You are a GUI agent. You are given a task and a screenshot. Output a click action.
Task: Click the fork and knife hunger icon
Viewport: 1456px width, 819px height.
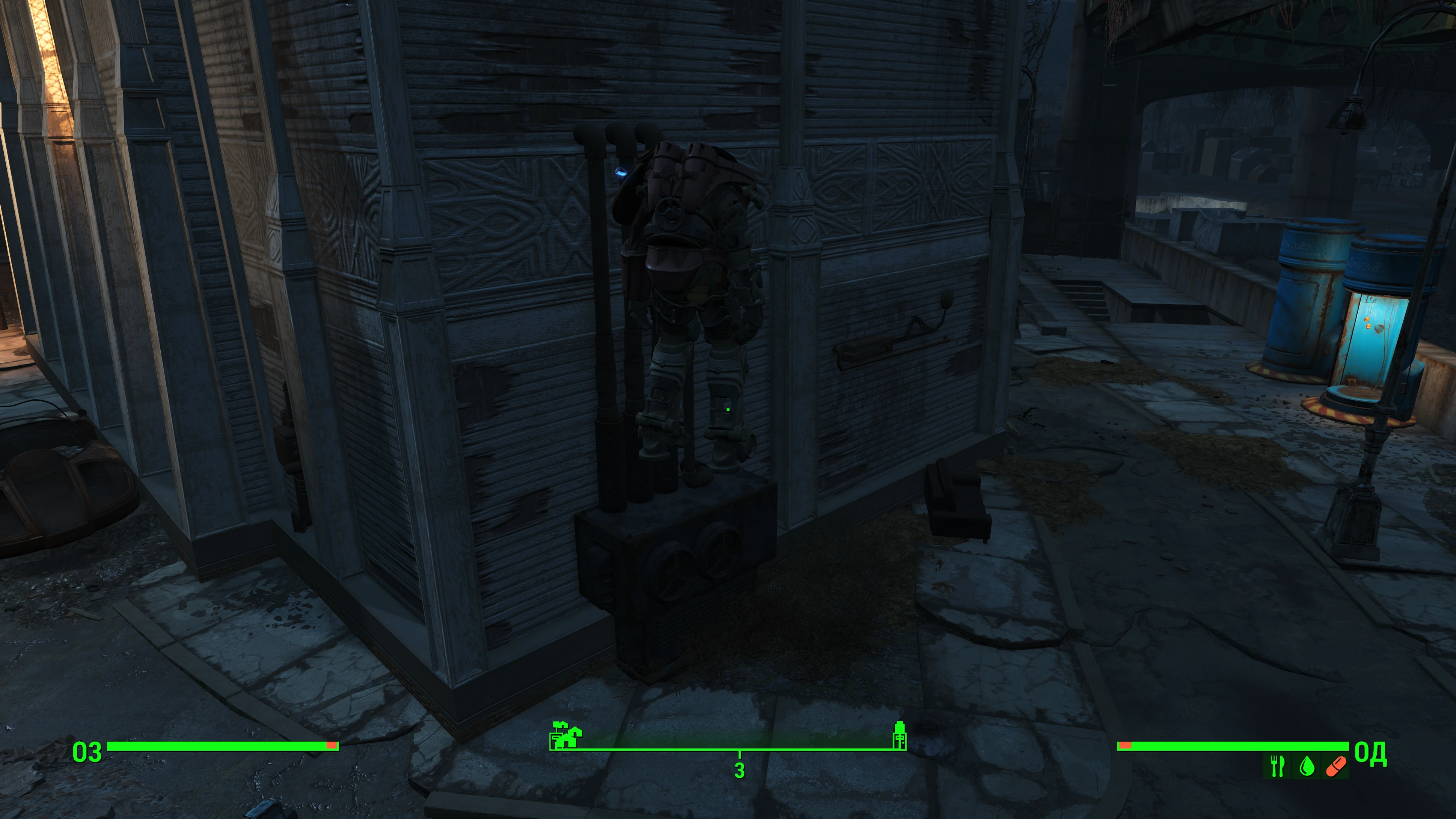click(1277, 766)
